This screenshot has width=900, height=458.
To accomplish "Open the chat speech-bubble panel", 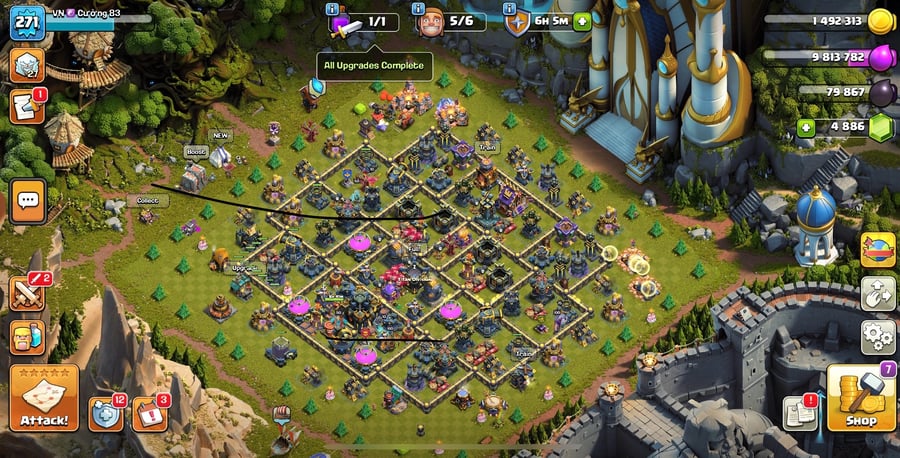I will click(x=28, y=201).
